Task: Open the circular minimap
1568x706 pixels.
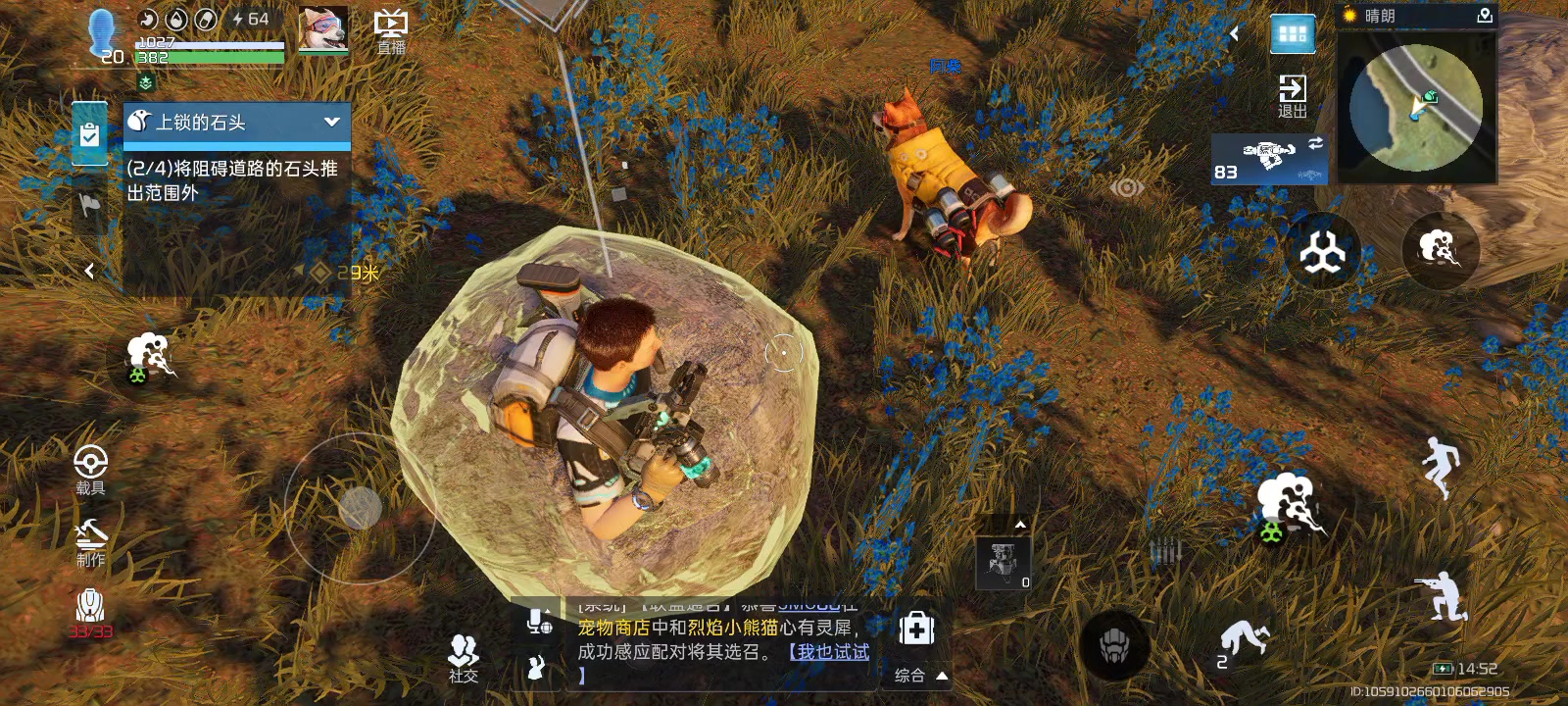Action: pos(1415,108)
